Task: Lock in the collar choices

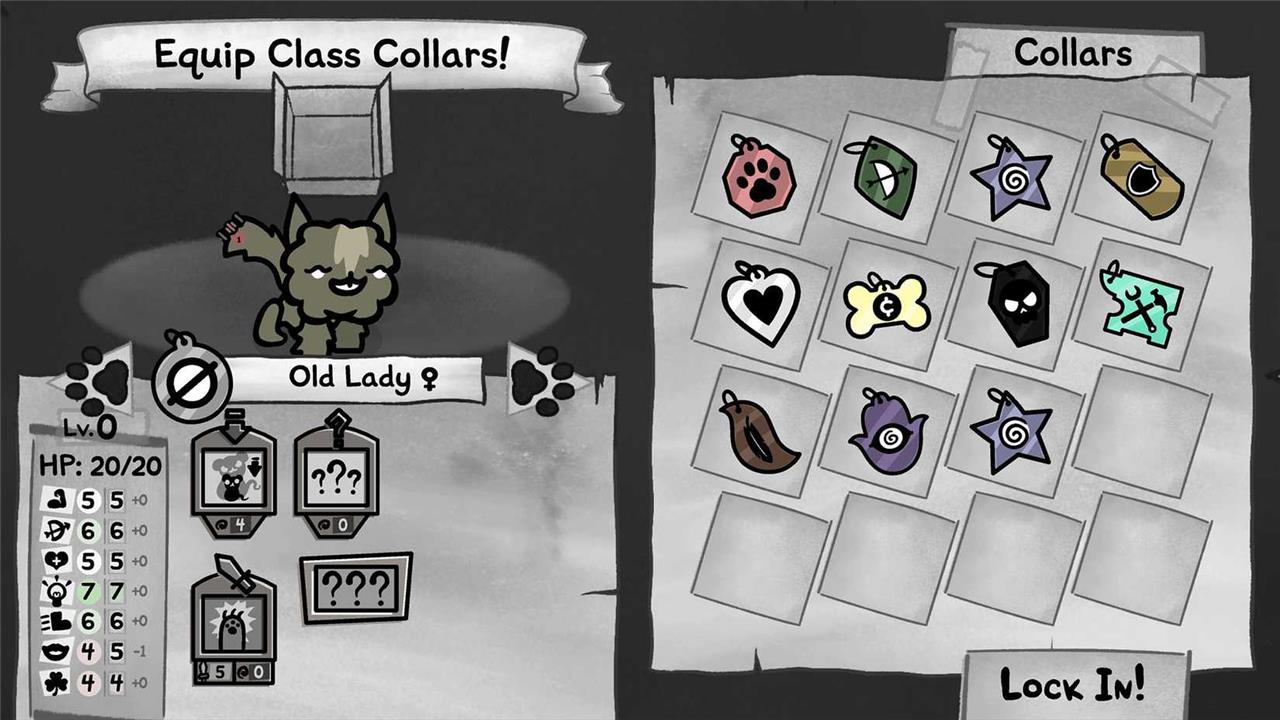Action: tap(1072, 685)
